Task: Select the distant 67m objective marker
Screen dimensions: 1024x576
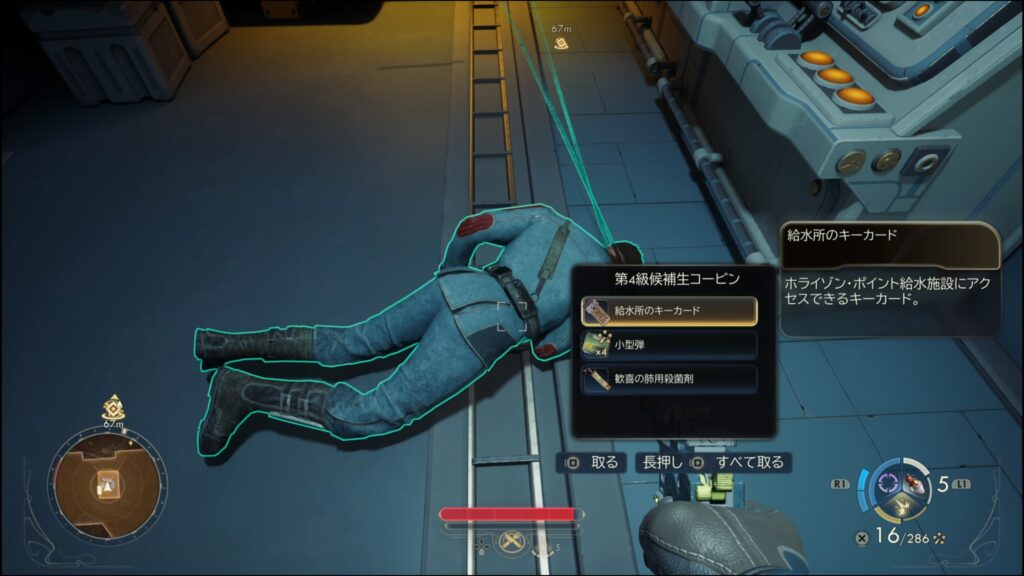Action: (562, 43)
